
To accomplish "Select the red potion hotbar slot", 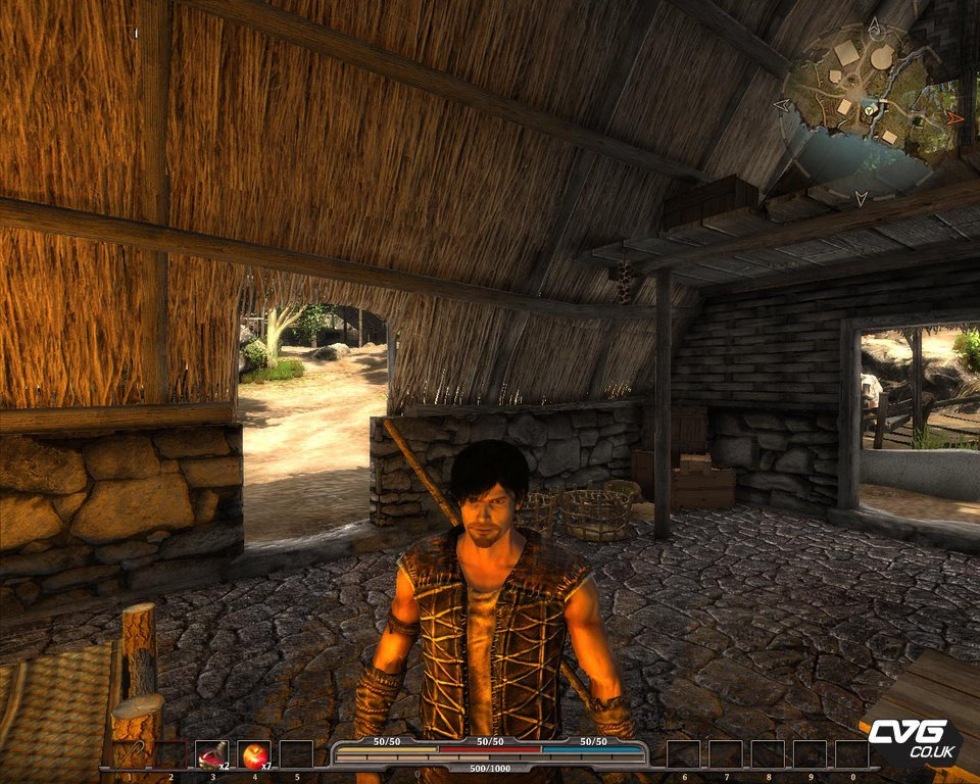I will (x=212, y=756).
